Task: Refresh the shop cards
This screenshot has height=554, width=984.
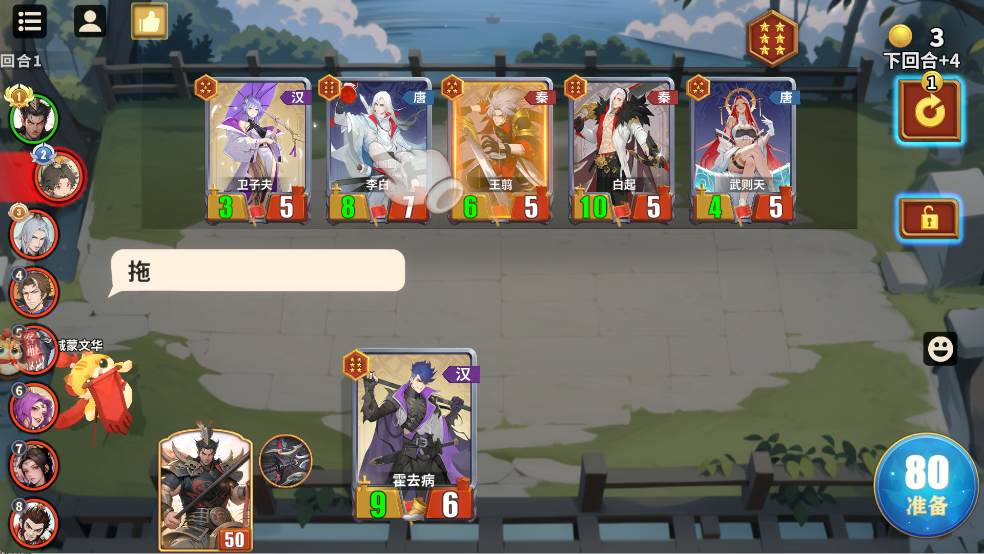Action: tap(929, 110)
